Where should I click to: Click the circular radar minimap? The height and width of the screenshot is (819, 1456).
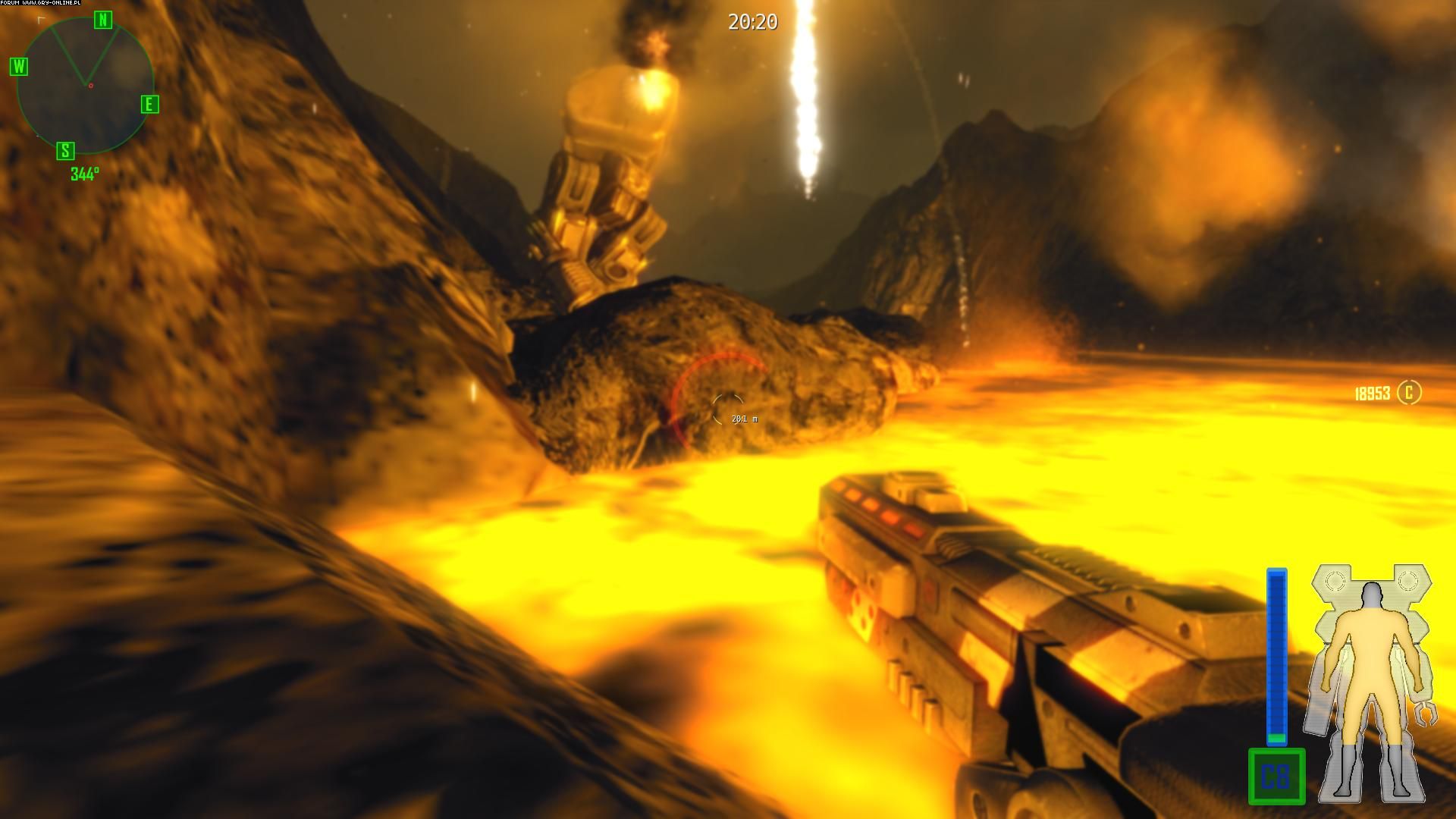pyautogui.click(x=85, y=86)
